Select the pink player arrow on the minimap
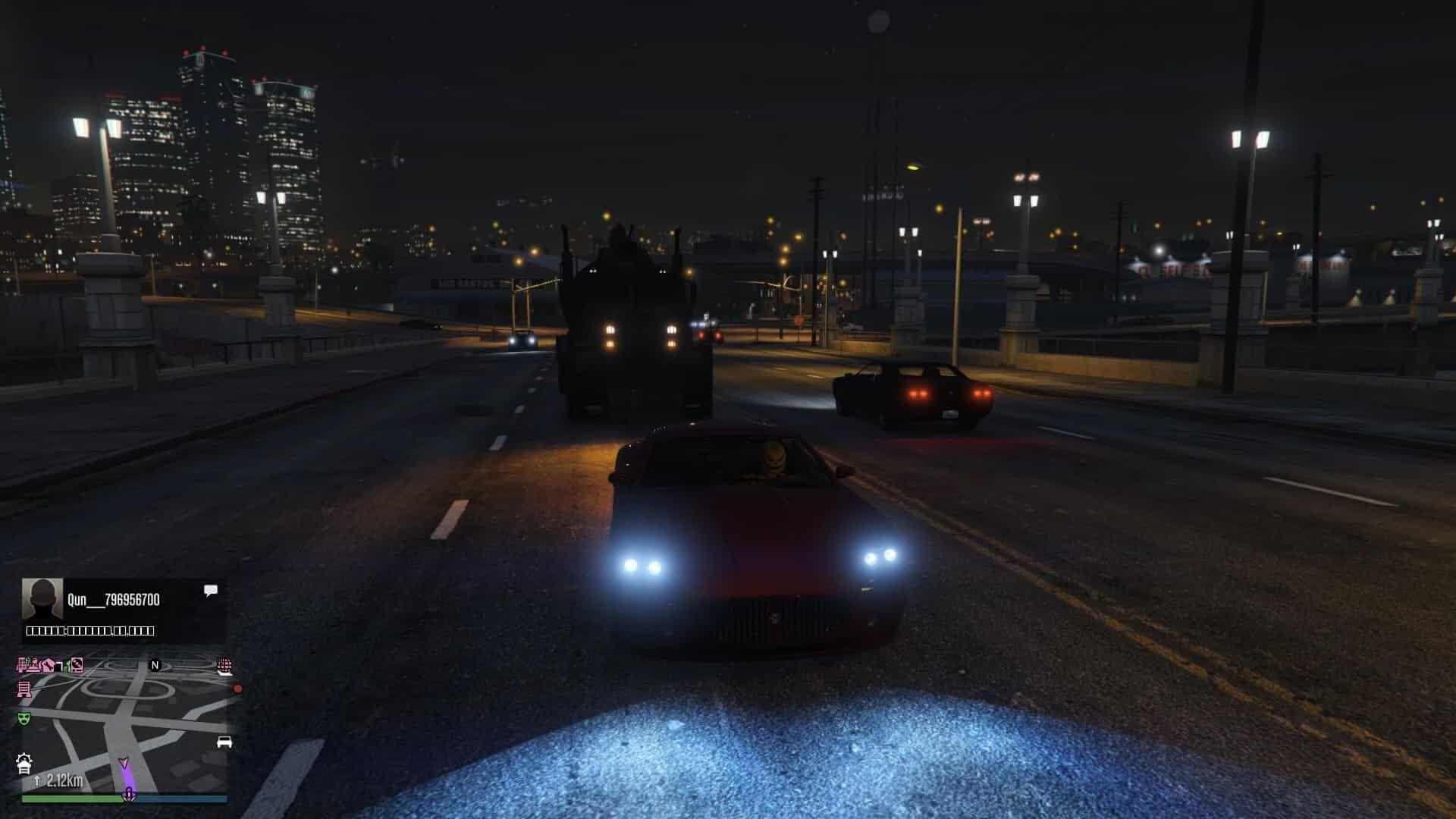 coord(124,763)
